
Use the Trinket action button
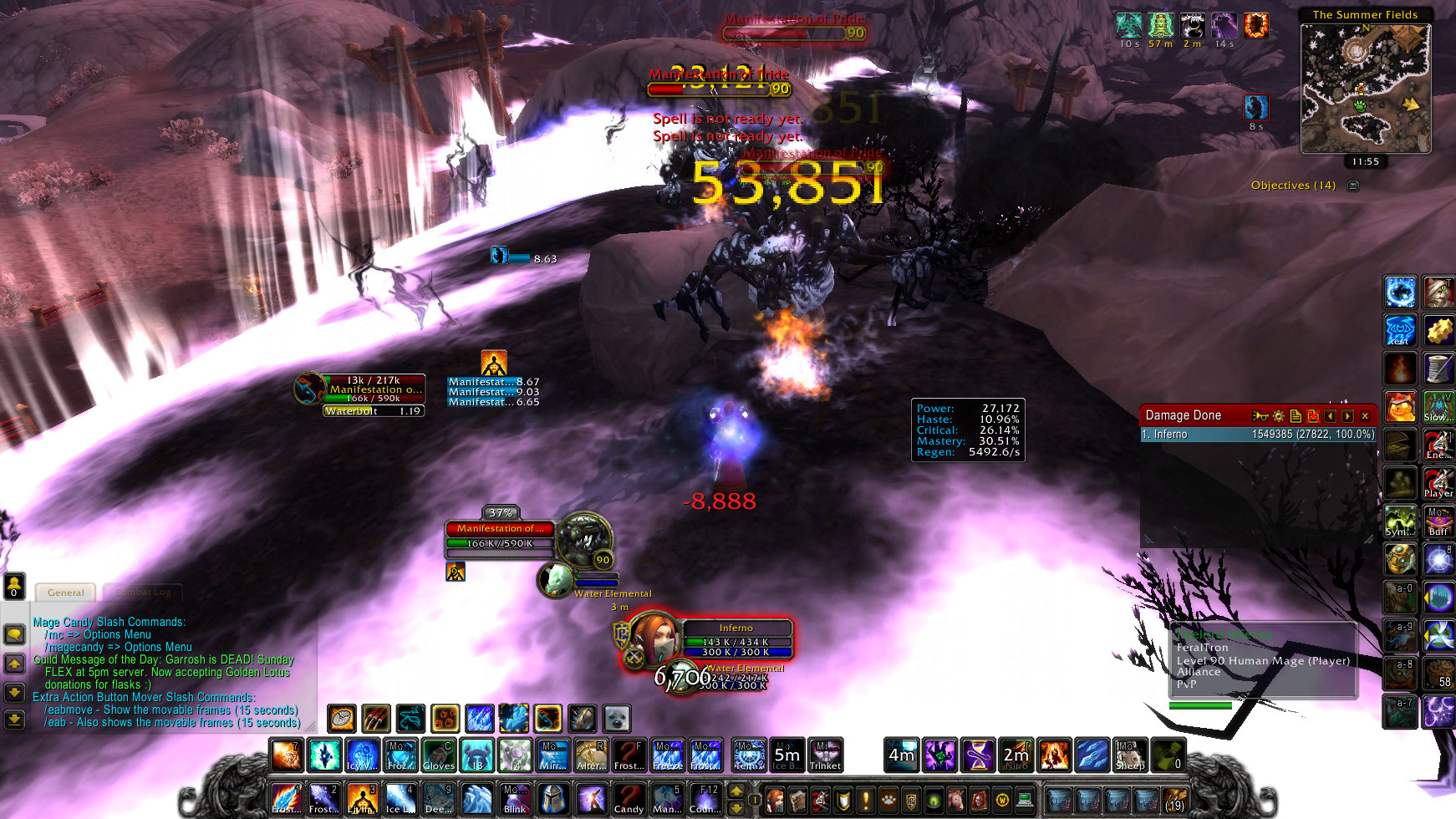[825, 755]
